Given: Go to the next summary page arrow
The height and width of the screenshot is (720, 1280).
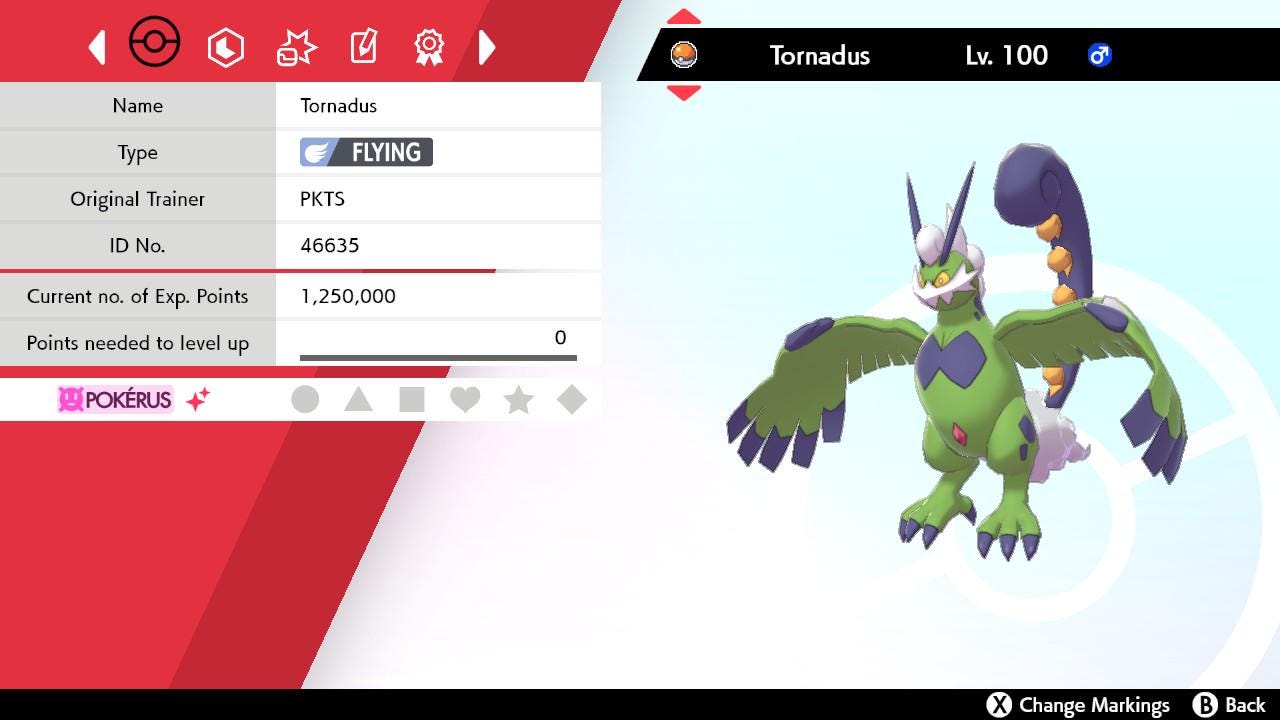Looking at the screenshot, I should (487, 47).
